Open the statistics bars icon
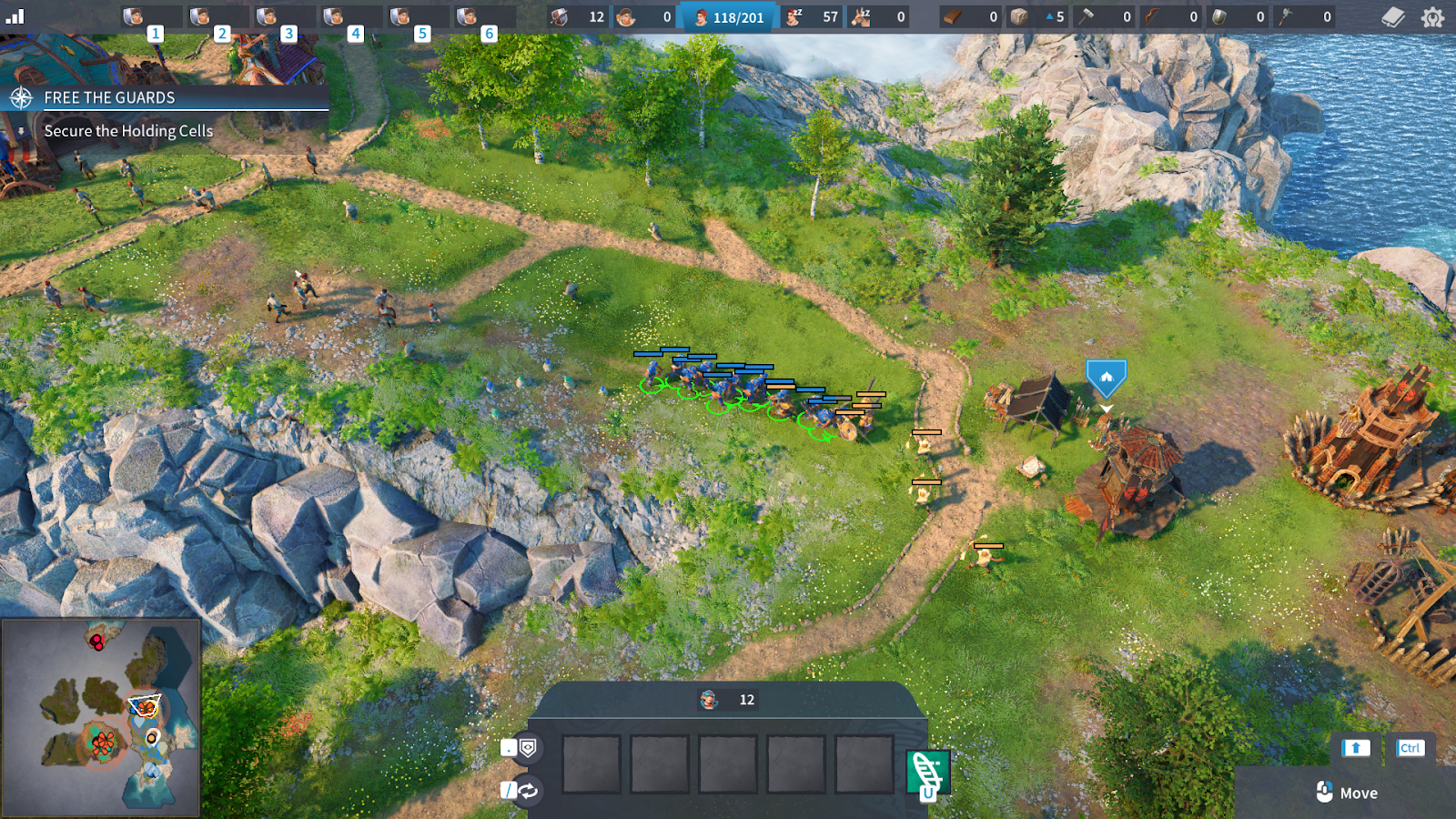The height and width of the screenshot is (819, 1456). tap(15, 15)
